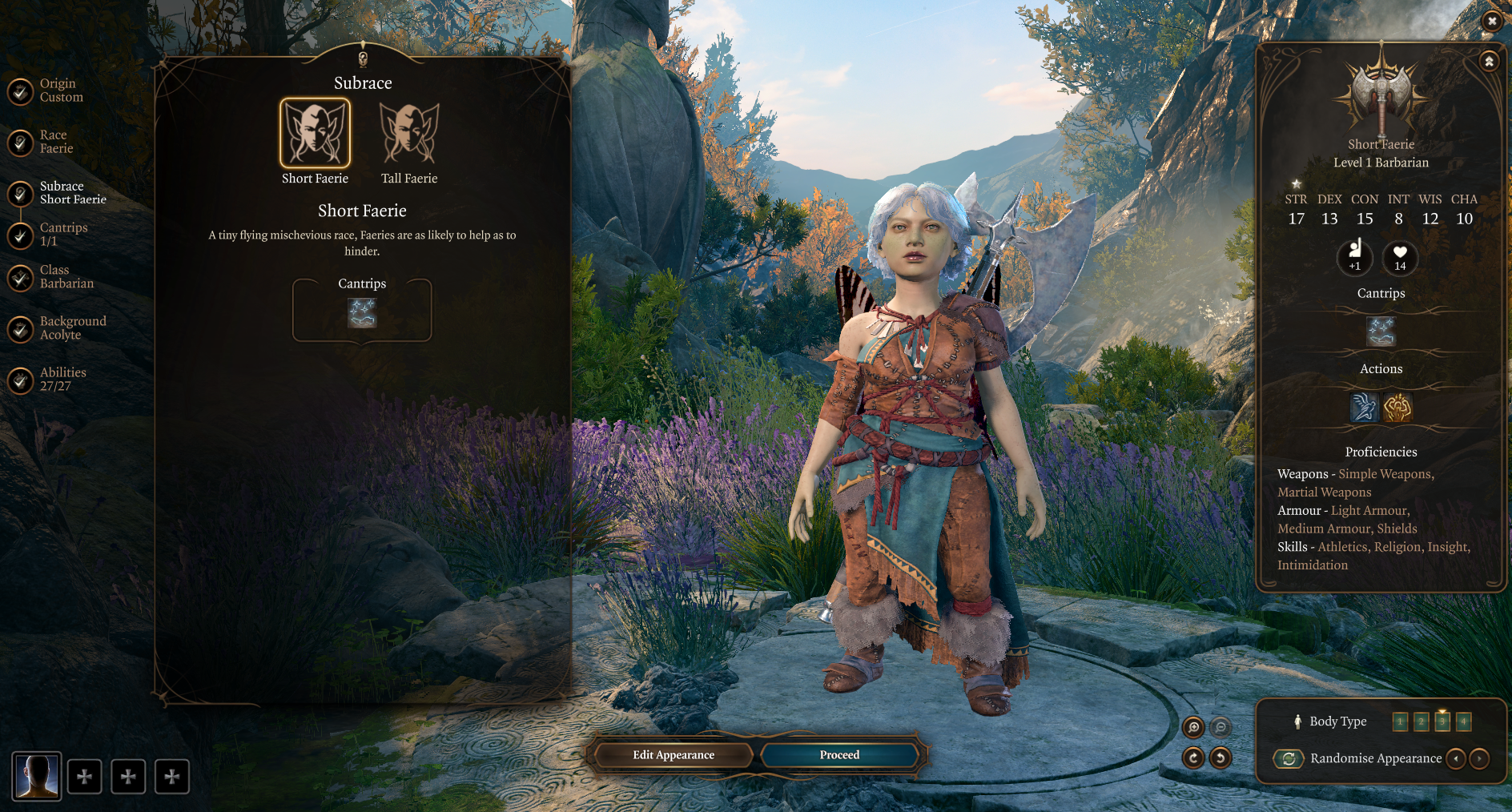The image size is (1512, 812).
Task: Go to the next random appearance
Action: (x=1479, y=758)
